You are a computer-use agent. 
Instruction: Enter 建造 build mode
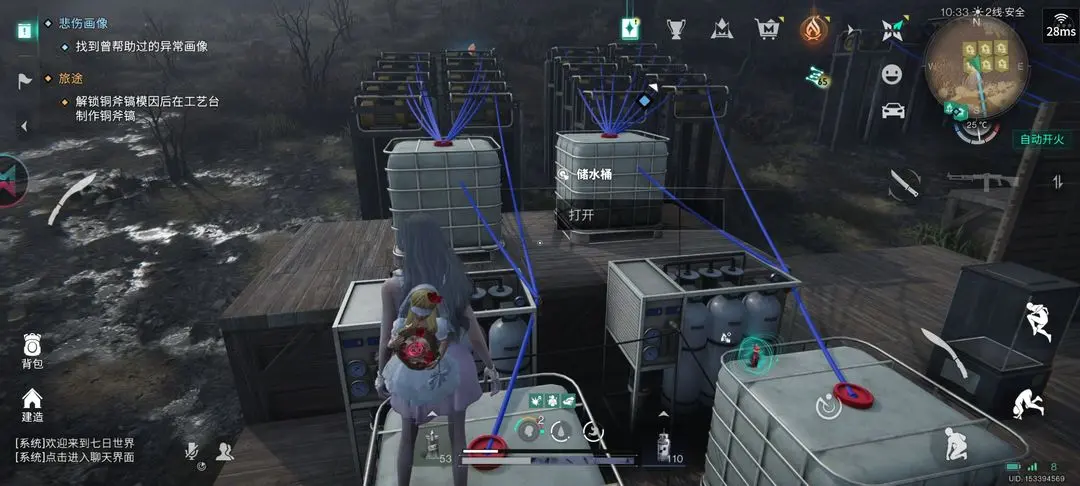[x=32, y=403]
